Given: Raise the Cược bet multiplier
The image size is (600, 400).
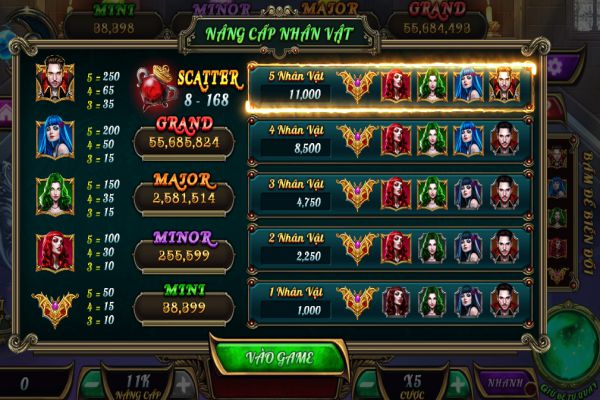Looking at the screenshot, I should (x=457, y=383).
